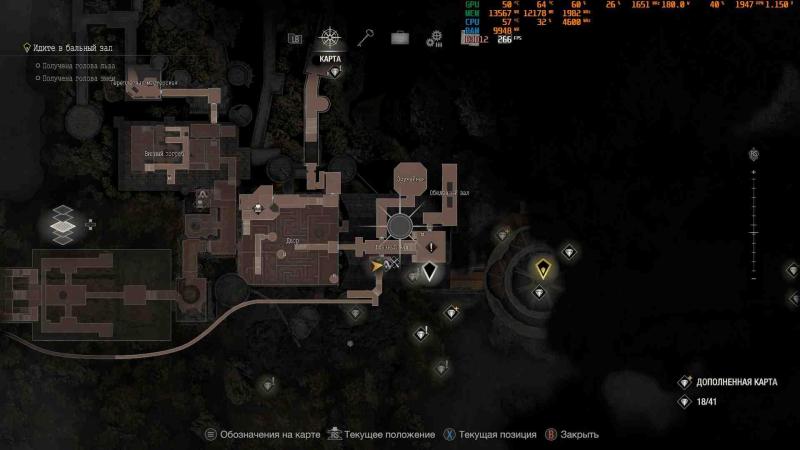This screenshot has height=450, width=800.
Task: Click the yellow player position arrow
Action: click(377, 266)
